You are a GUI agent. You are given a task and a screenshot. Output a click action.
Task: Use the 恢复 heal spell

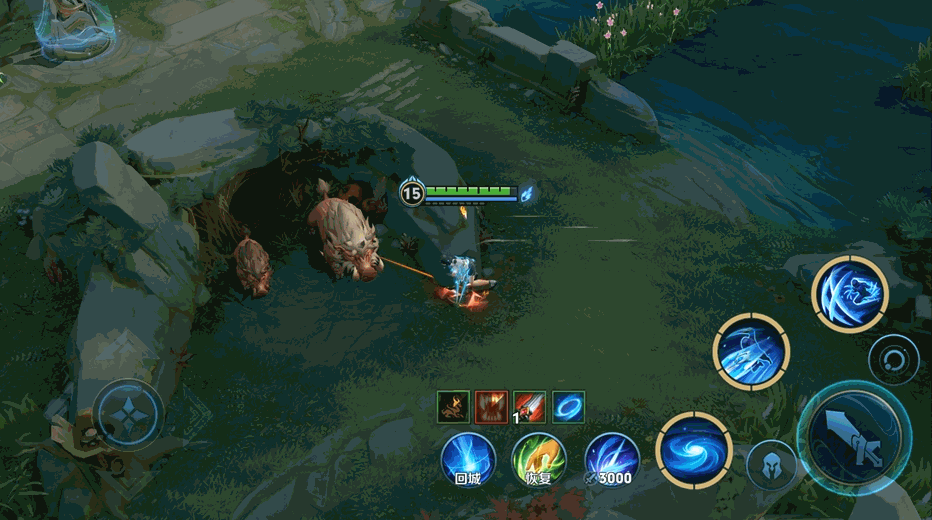click(539, 460)
